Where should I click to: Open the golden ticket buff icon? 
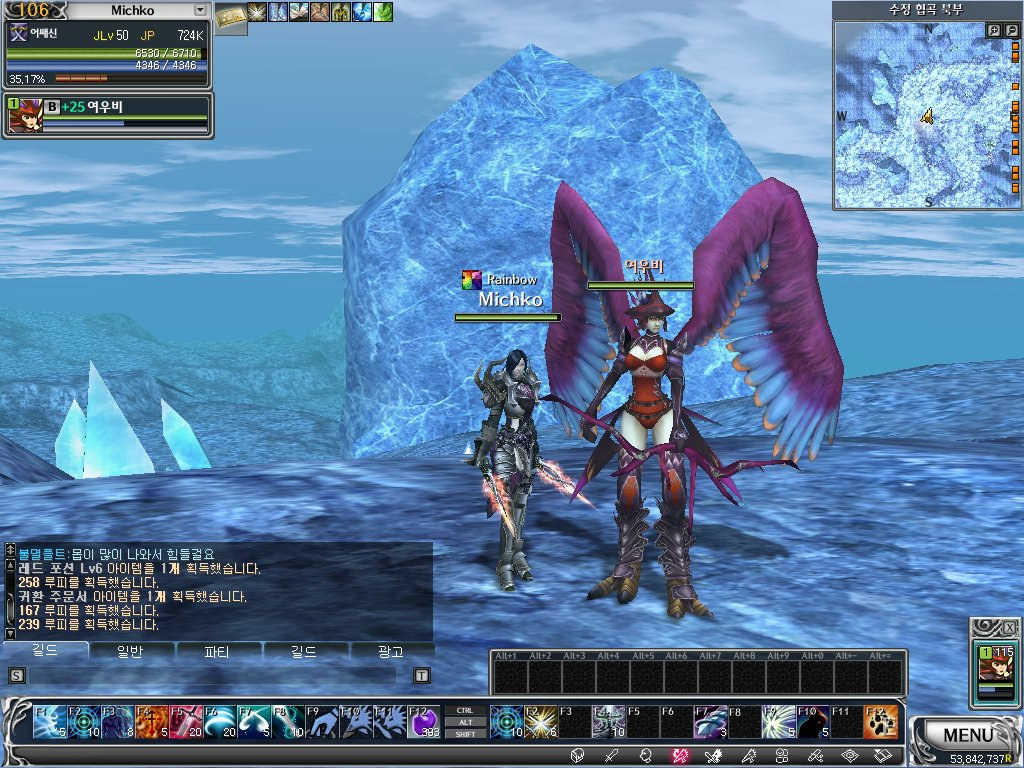click(231, 14)
